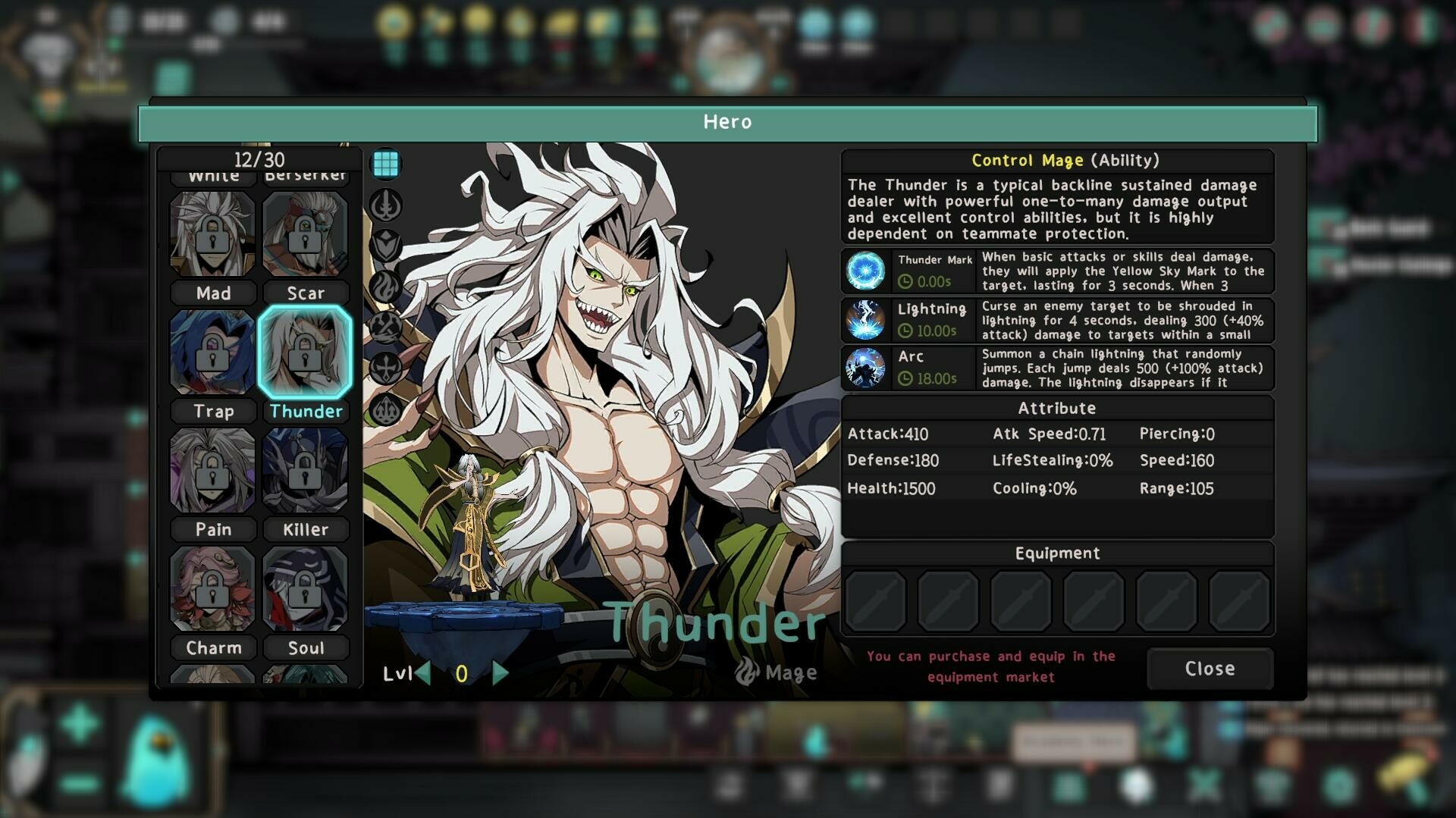
Task: Filter heroes by cross class icon
Action: [x=386, y=368]
